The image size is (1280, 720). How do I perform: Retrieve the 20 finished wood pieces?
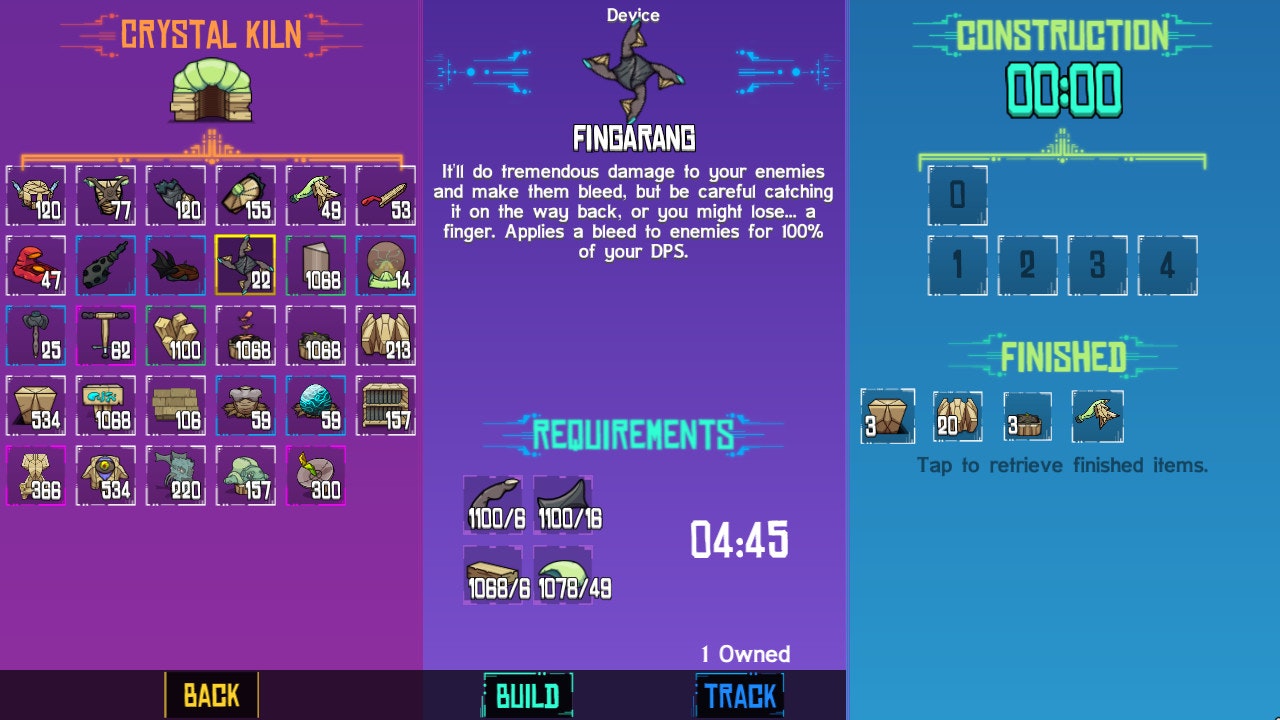coord(957,417)
